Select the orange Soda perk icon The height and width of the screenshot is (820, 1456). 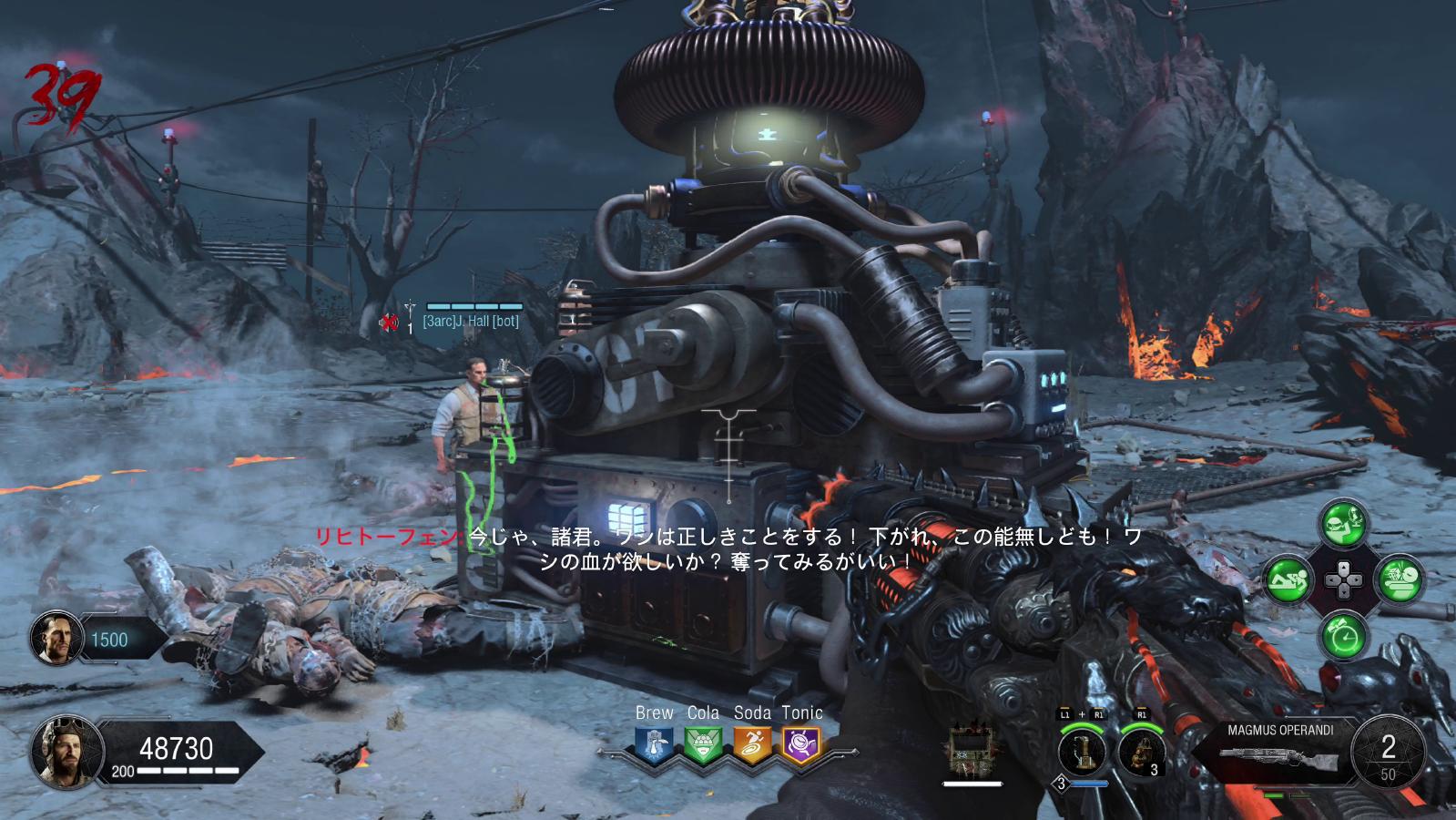(x=752, y=745)
